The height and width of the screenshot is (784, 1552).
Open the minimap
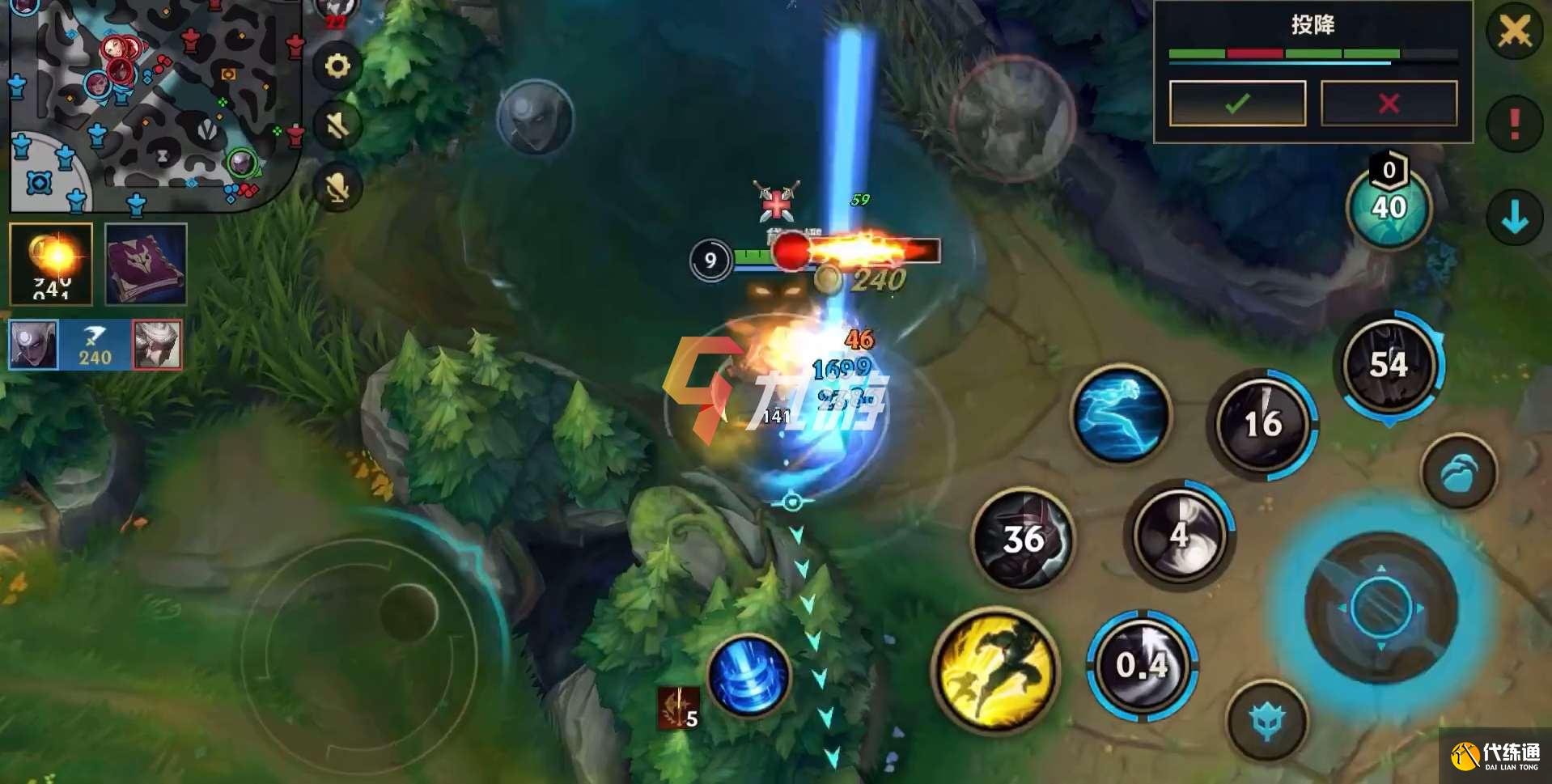click(154, 105)
